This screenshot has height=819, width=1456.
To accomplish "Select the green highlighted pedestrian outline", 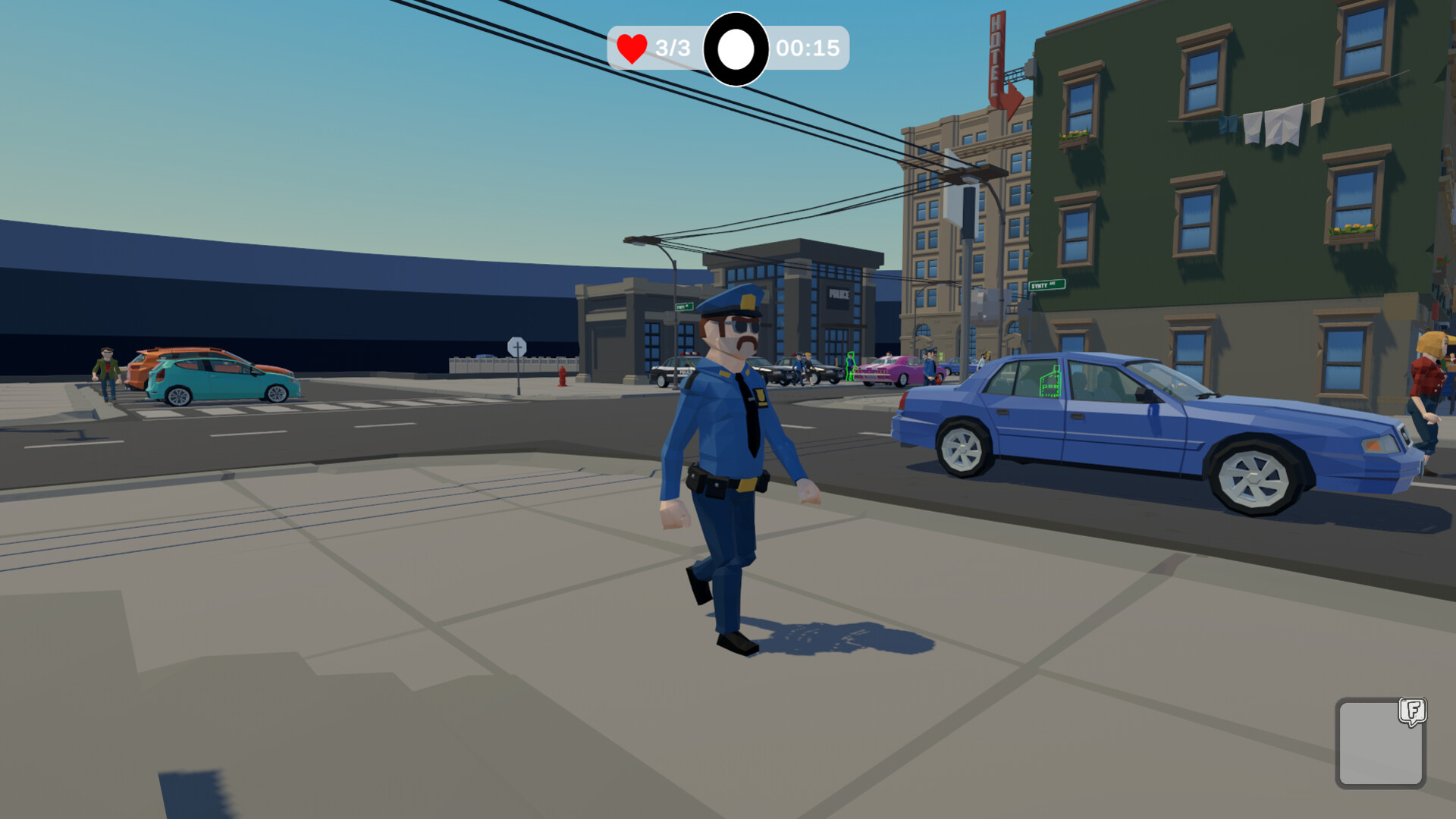I will (x=850, y=368).
